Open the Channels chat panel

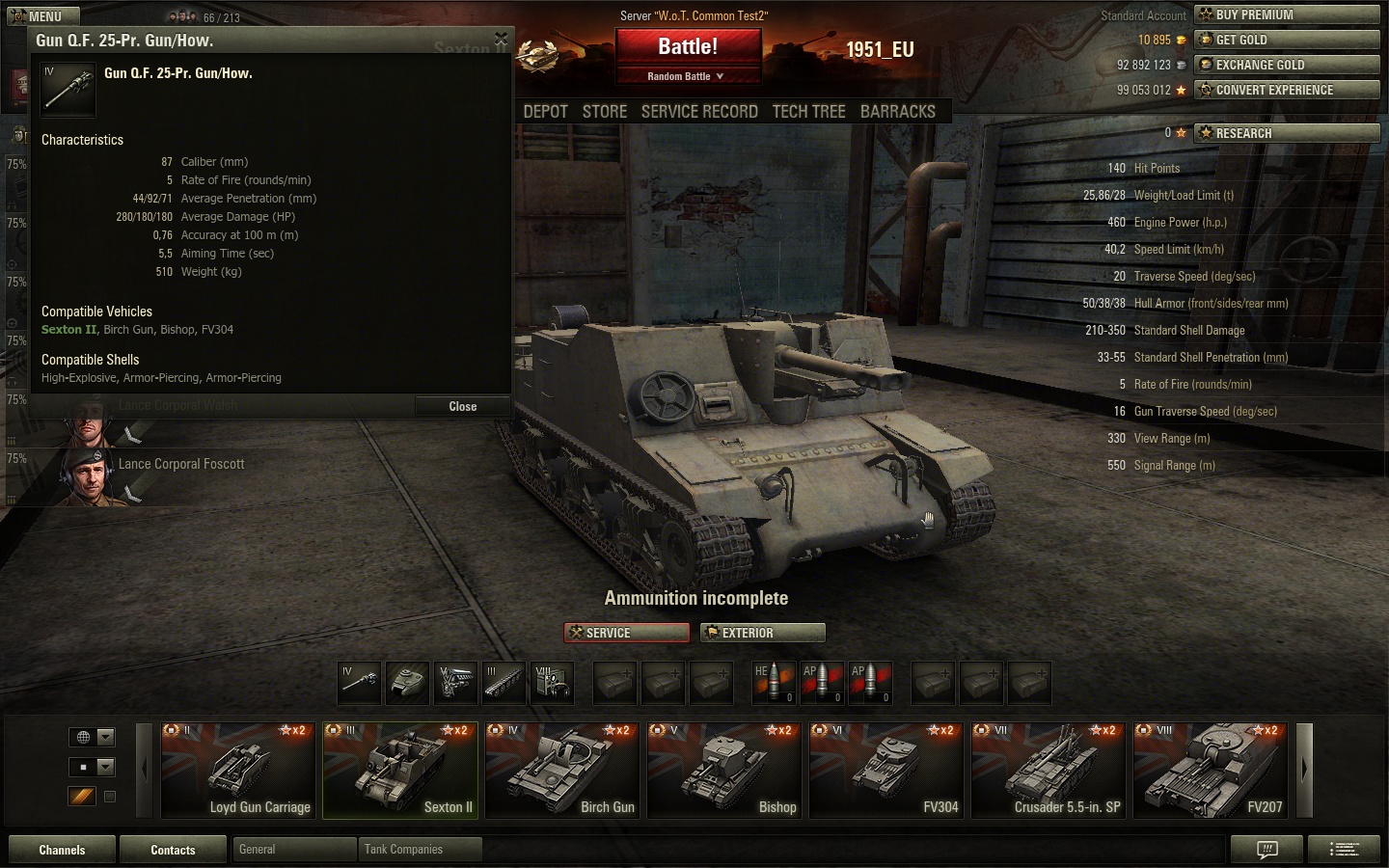(x=62, y=850)
